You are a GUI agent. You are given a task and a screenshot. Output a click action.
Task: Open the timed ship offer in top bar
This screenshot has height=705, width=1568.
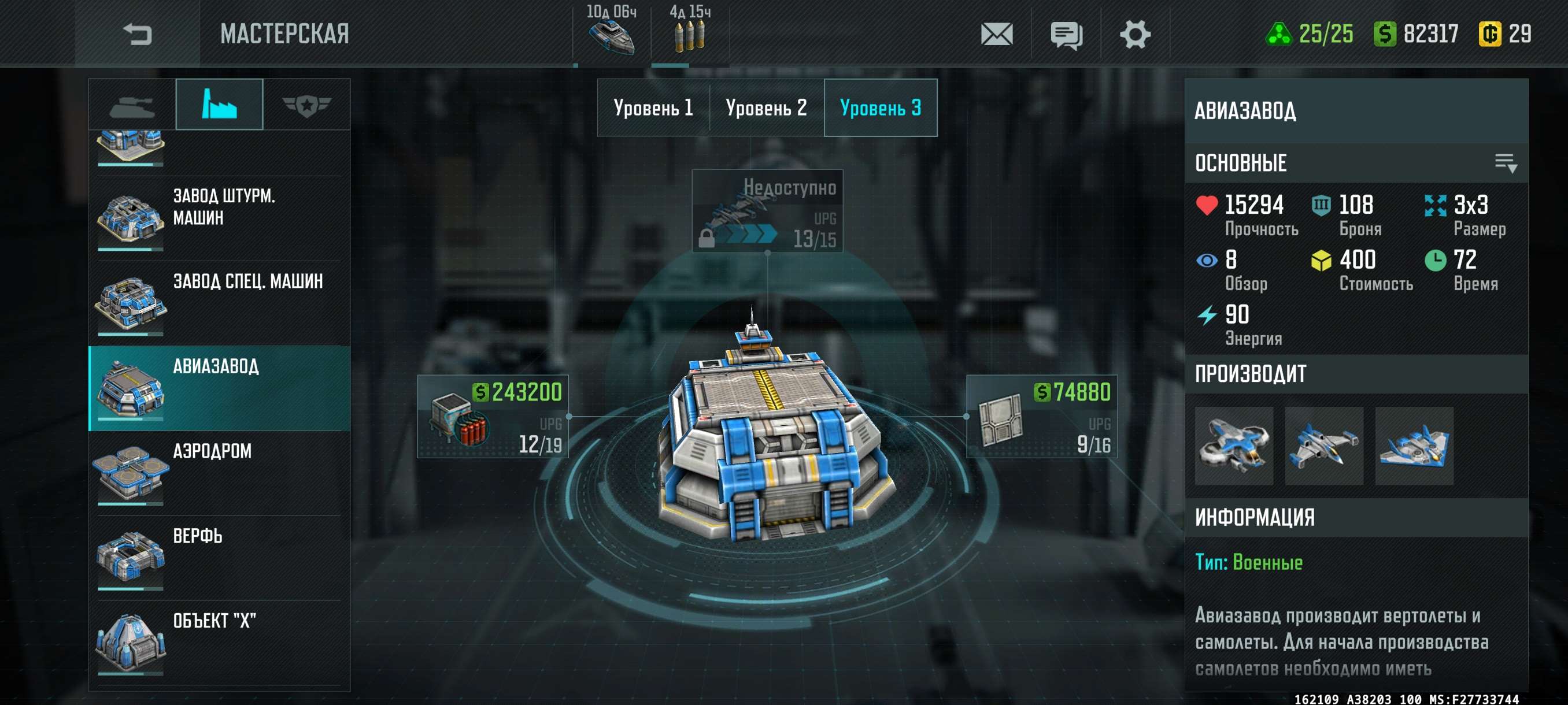(611, 32)
